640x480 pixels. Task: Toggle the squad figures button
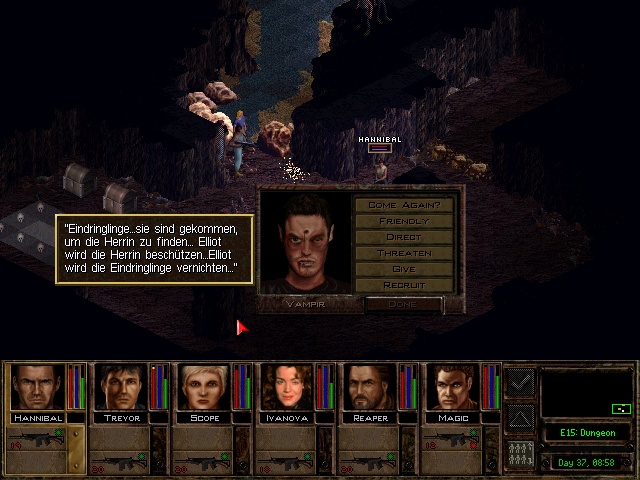520,452
